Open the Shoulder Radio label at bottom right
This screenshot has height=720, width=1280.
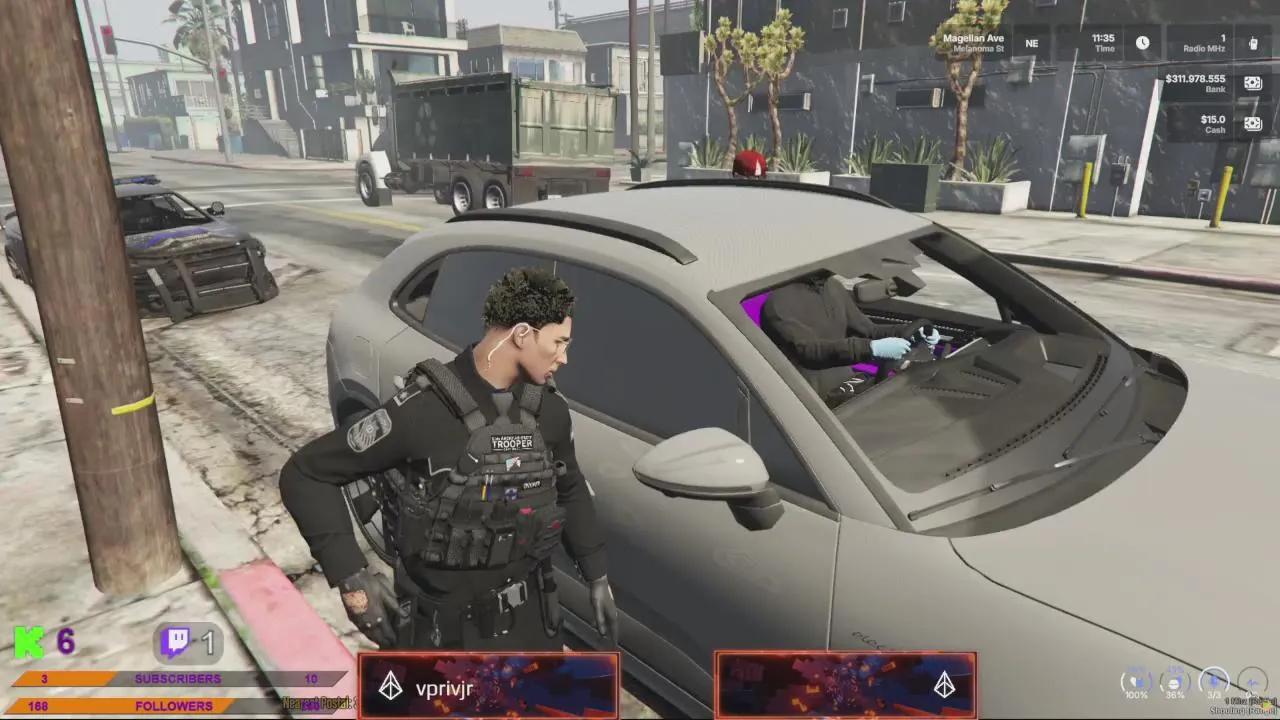[x=1244, y=709]
